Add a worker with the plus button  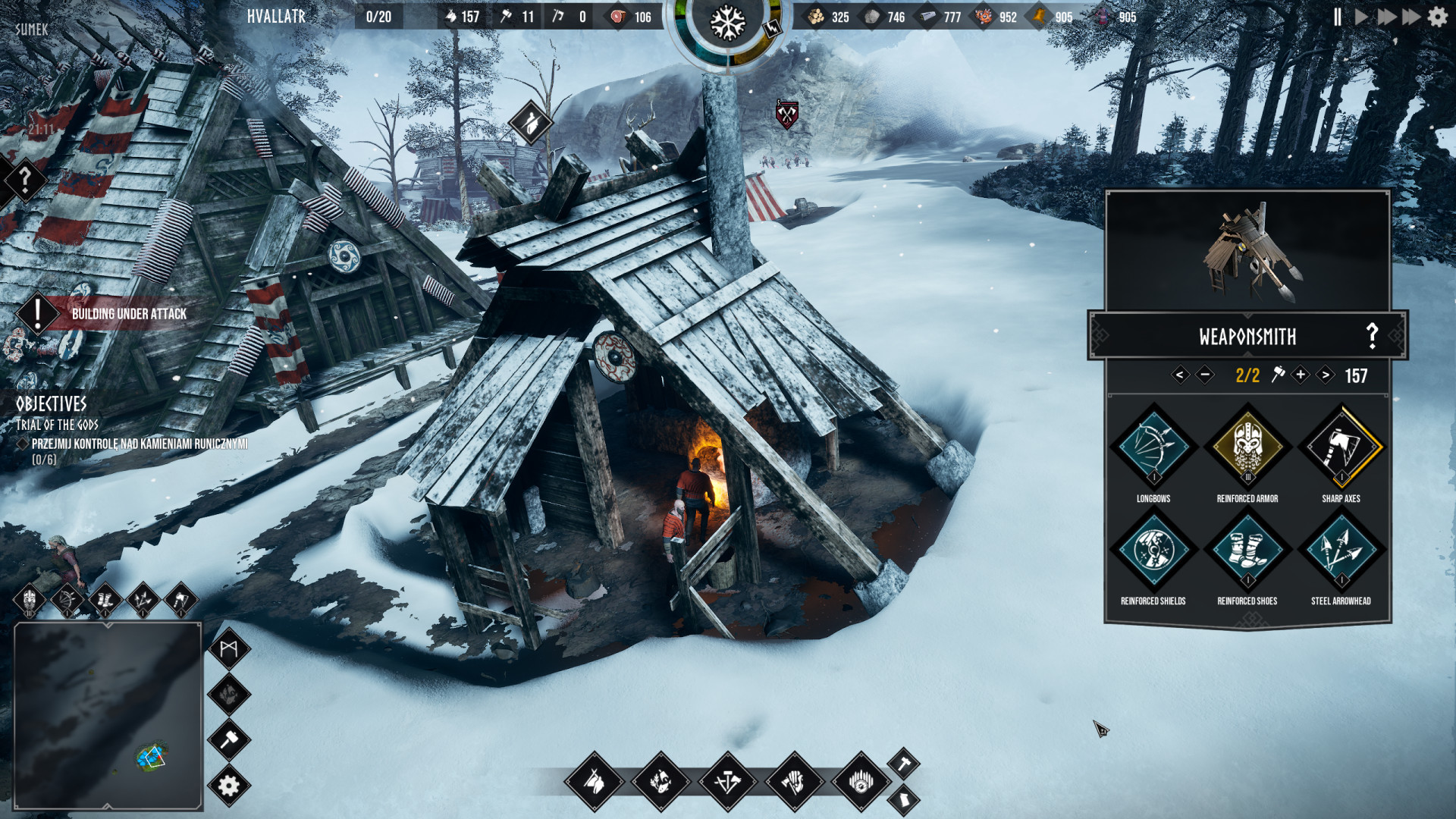[x=1301, y=375]
